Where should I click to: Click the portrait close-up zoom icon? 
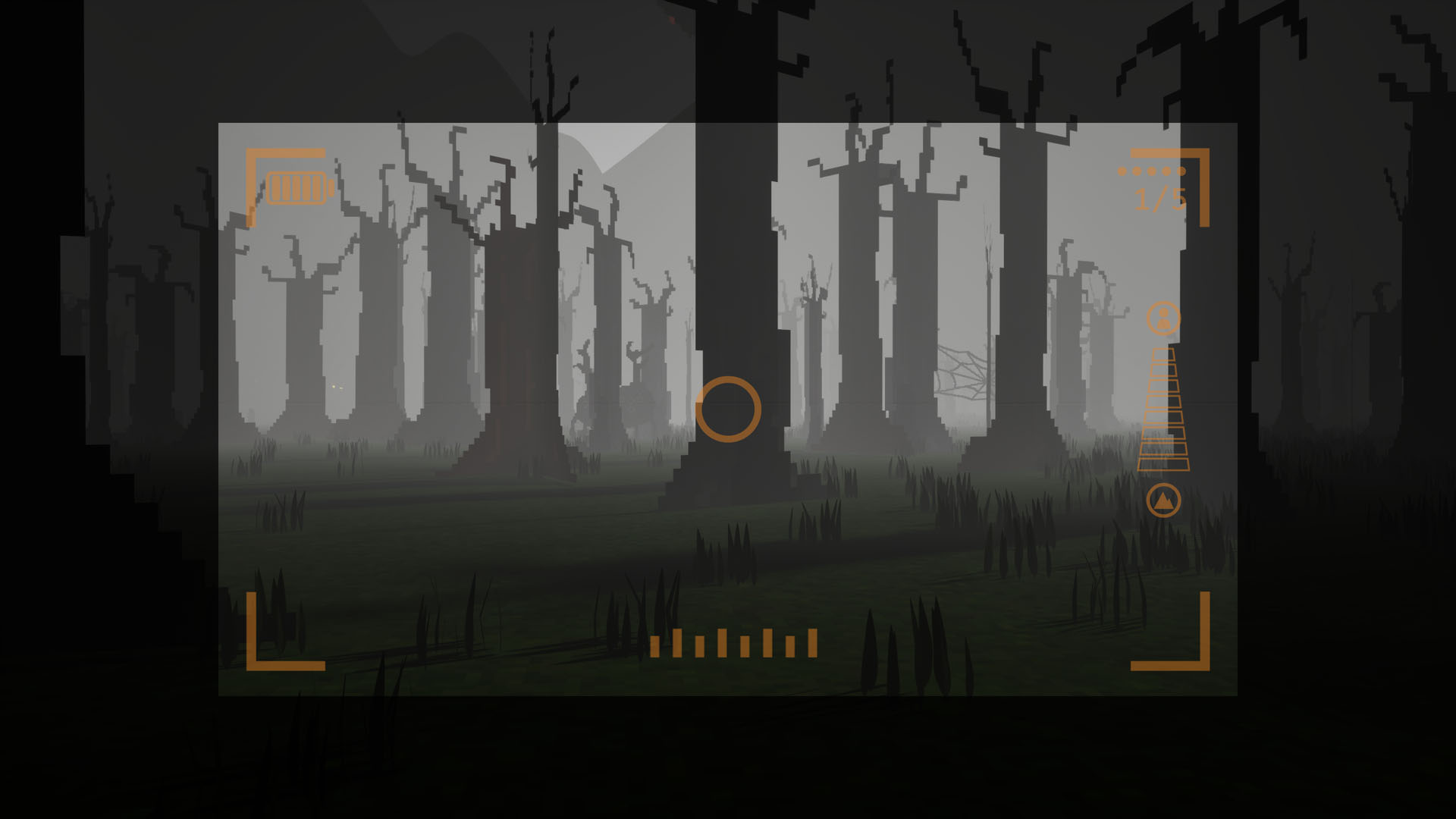tap(1163, 318)
